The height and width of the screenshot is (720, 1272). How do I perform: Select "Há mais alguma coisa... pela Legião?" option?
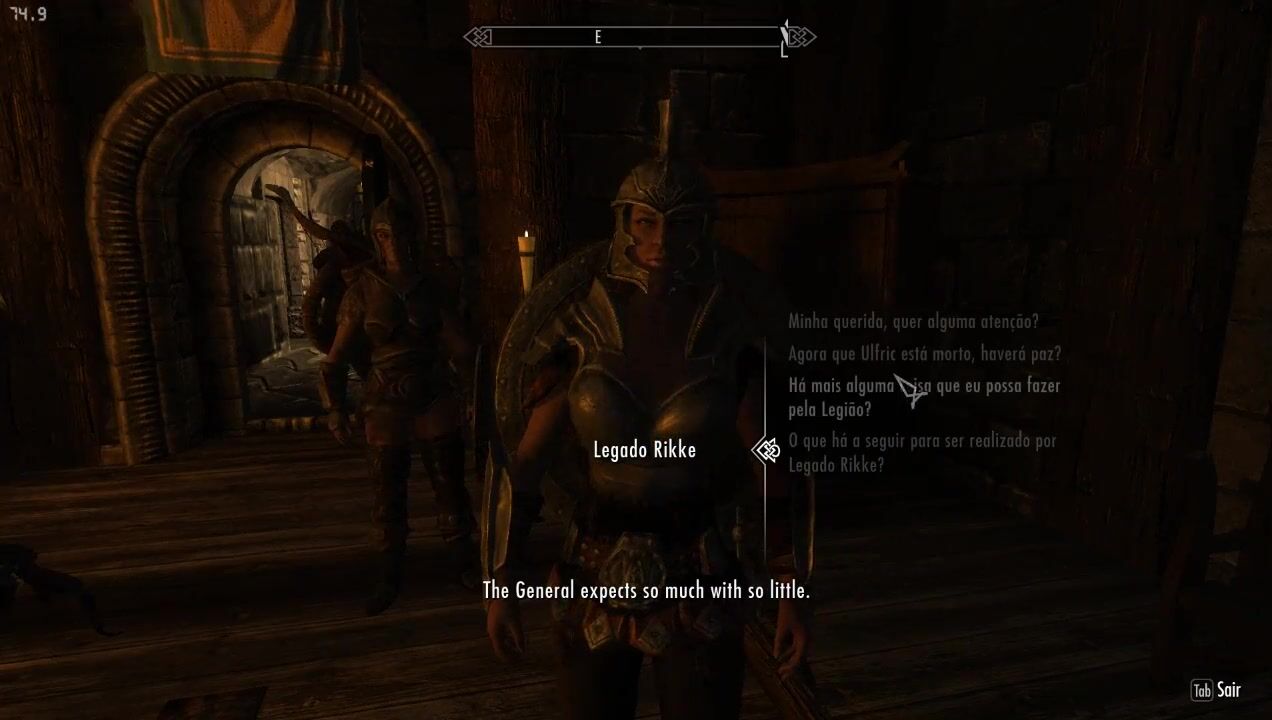pos(923,397)
